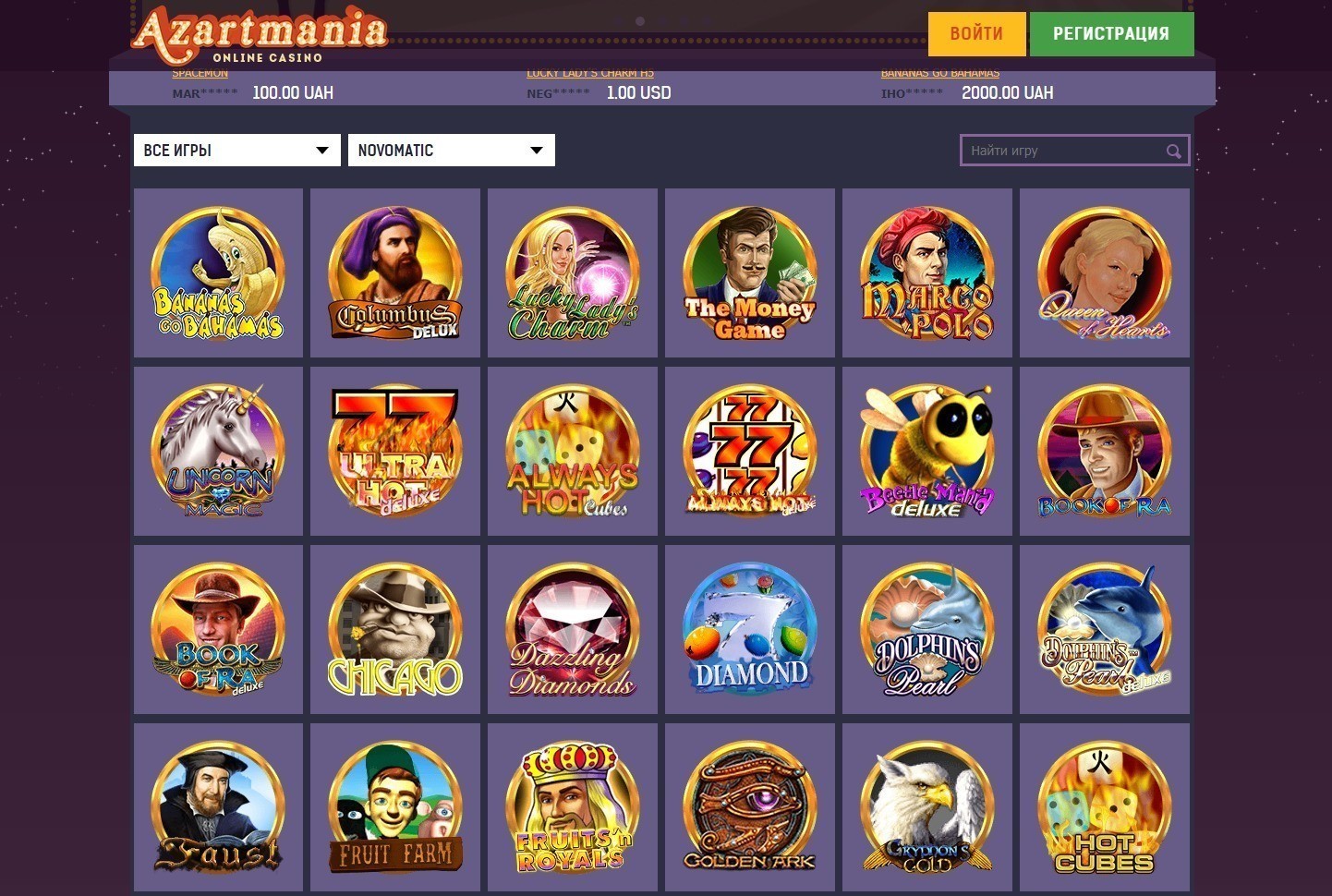Open the ВСЕ ИГРЫ category dropdown
This screenshot has width=1332, height=896.
(236, 150)
